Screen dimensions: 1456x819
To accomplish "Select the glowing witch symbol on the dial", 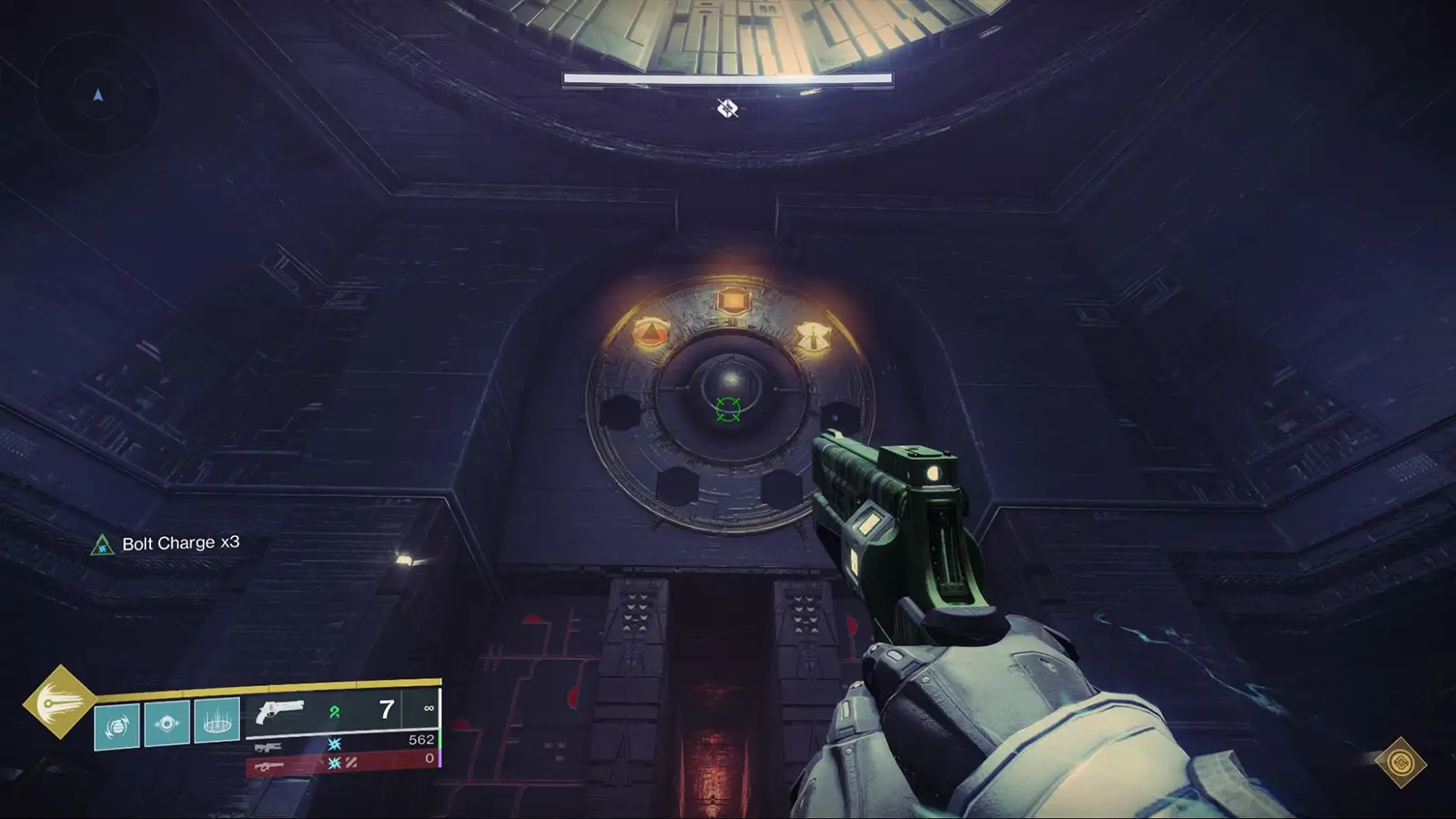I will click(814, 339).
